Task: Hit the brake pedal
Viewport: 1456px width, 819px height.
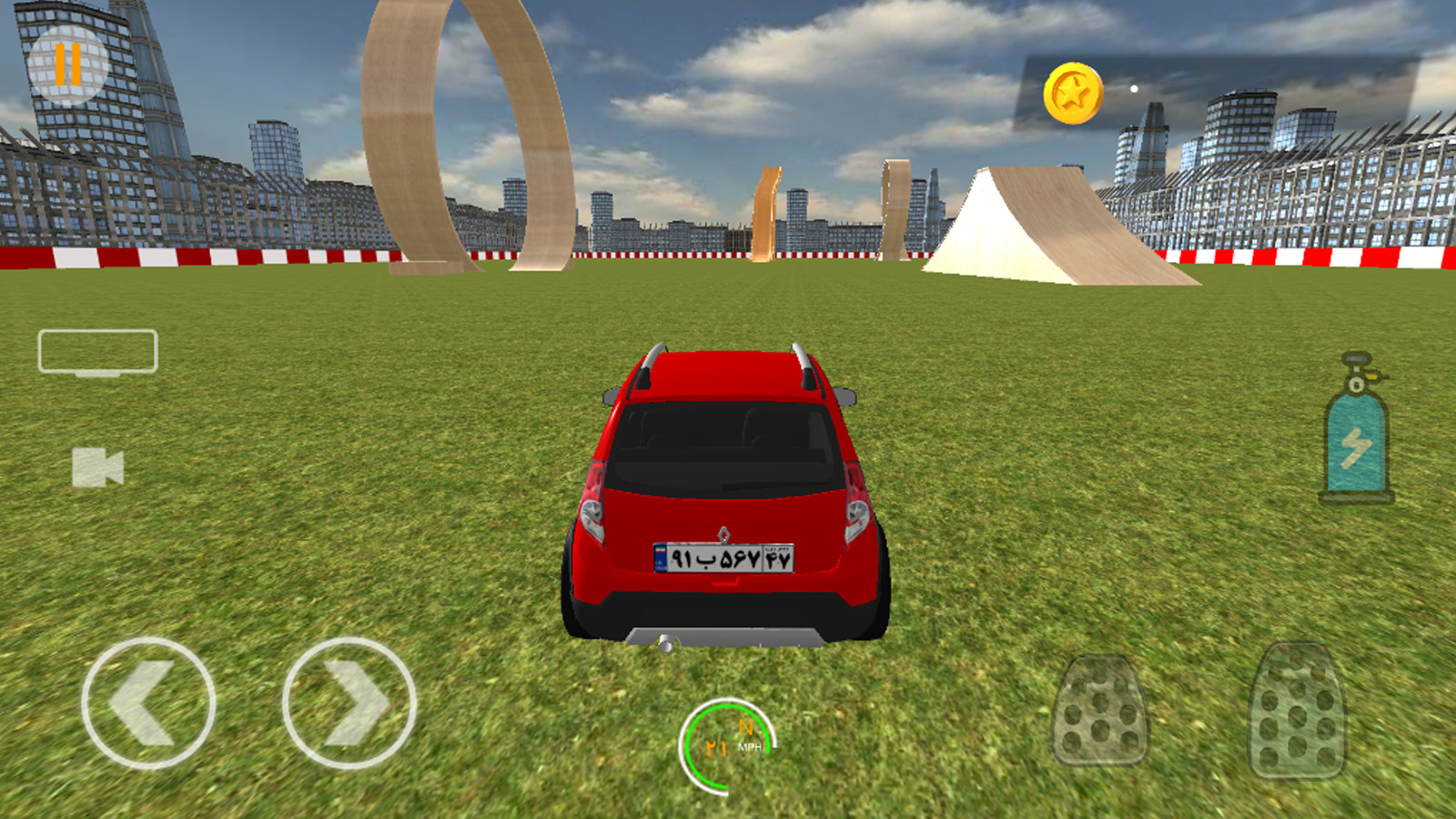Action: 1099,710
